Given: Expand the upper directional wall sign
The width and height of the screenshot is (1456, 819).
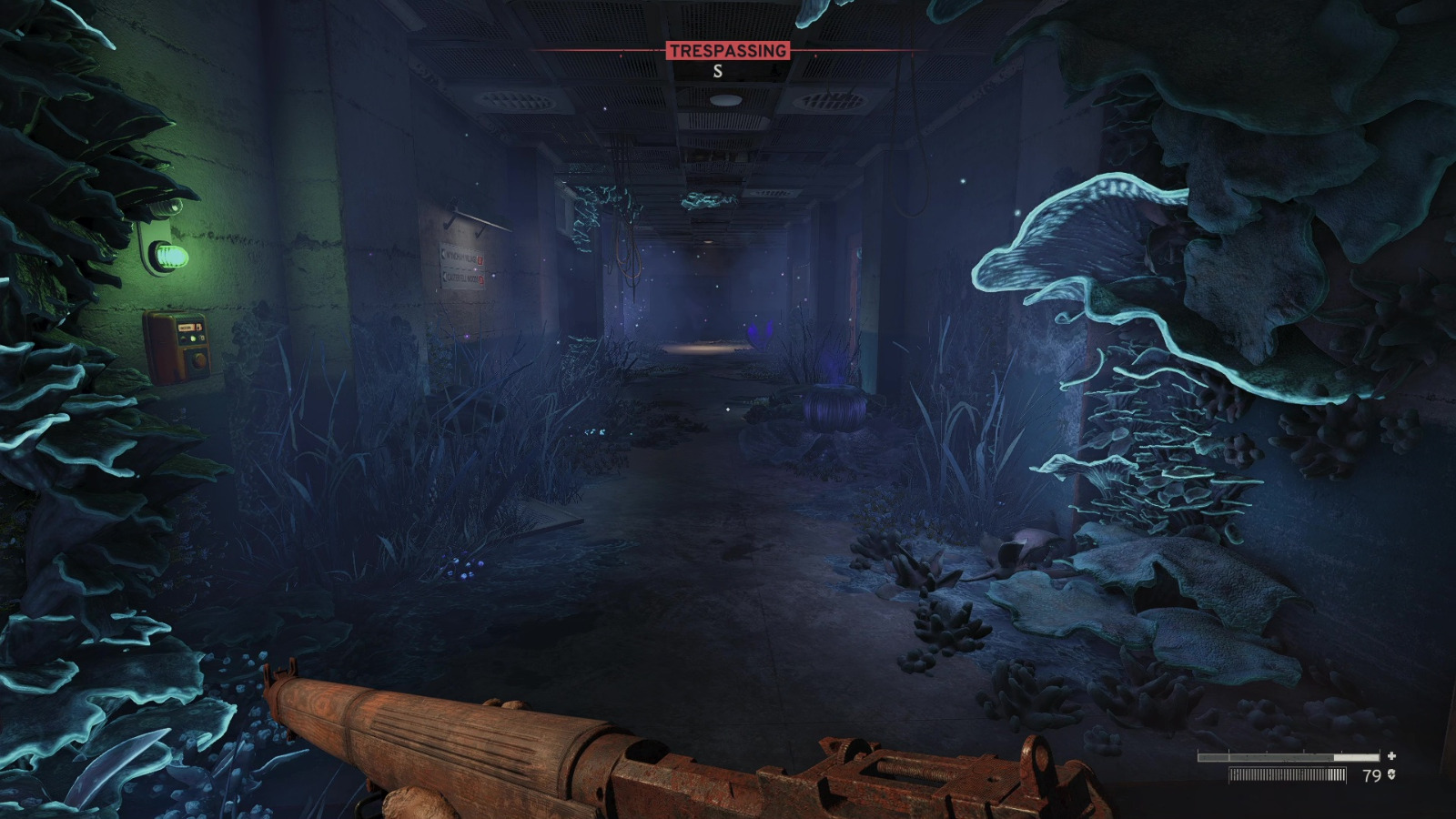Looking at the screenshot, I should [x=461, y=257].
